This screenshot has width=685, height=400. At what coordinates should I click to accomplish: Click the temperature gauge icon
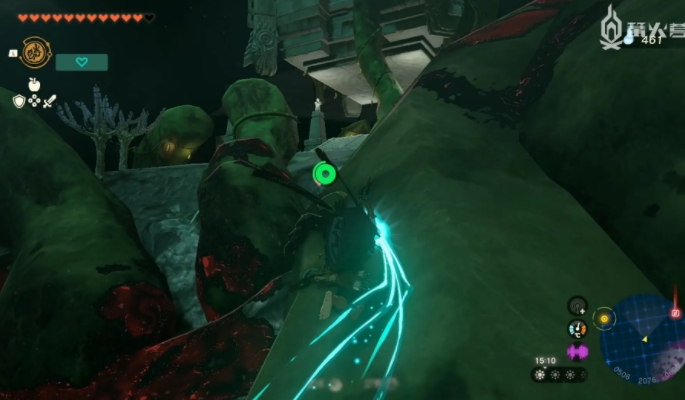[x=577, y=328]
